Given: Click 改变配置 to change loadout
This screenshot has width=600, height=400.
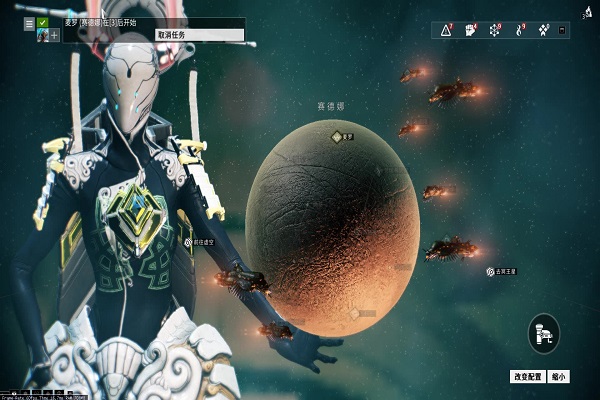Looking at the screenshot, I should tap(526, 377).
